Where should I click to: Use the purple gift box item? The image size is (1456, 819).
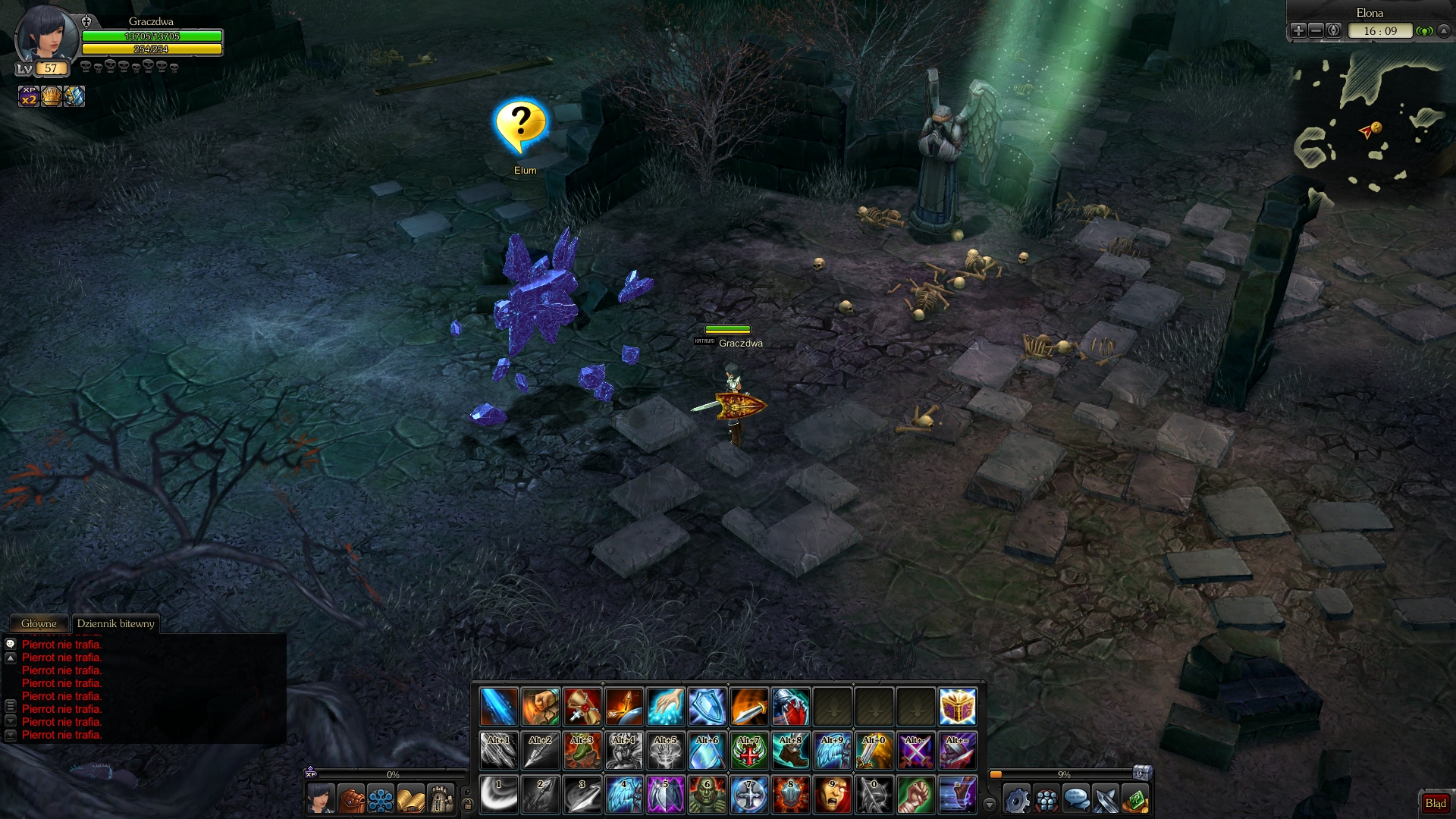(x=957, y=707)
